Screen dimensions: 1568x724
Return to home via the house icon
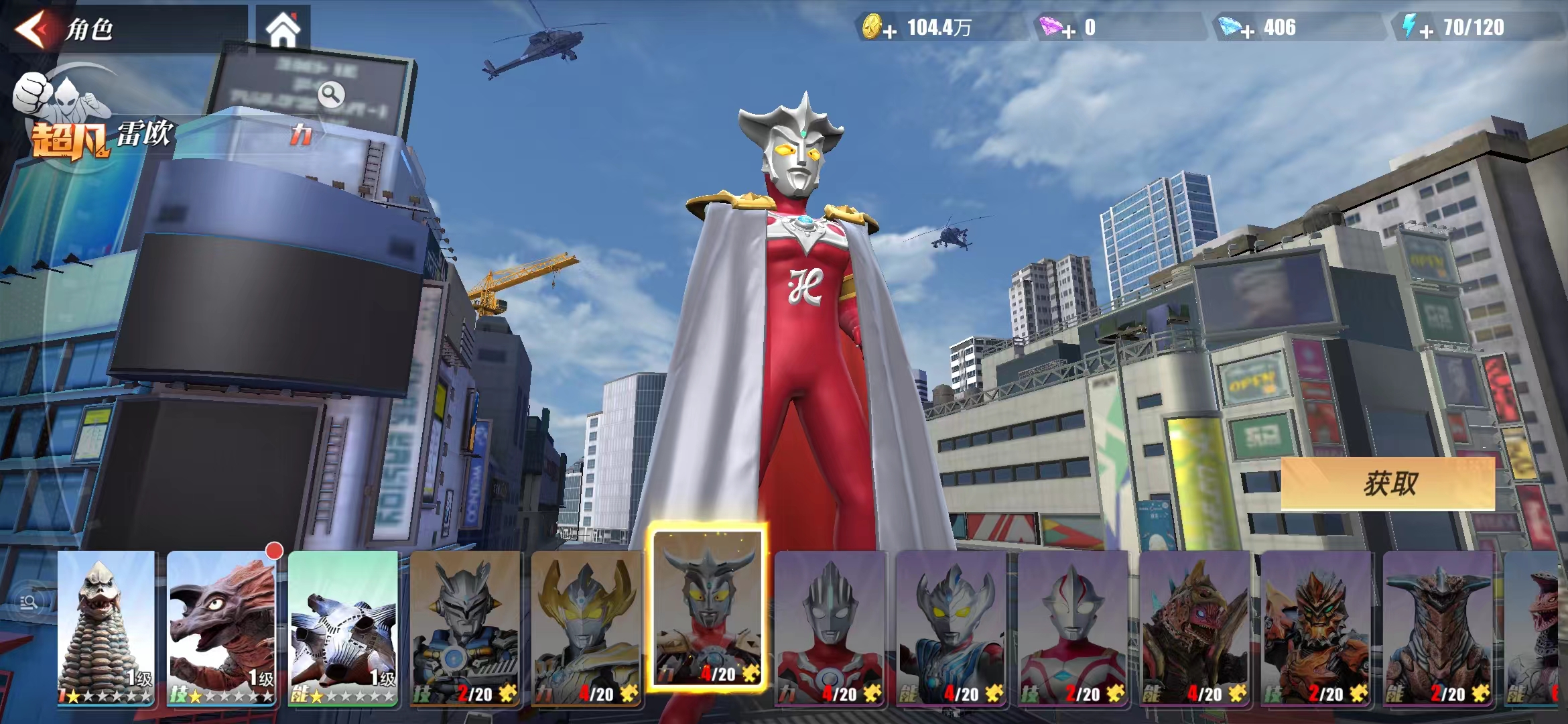point(283,30)
